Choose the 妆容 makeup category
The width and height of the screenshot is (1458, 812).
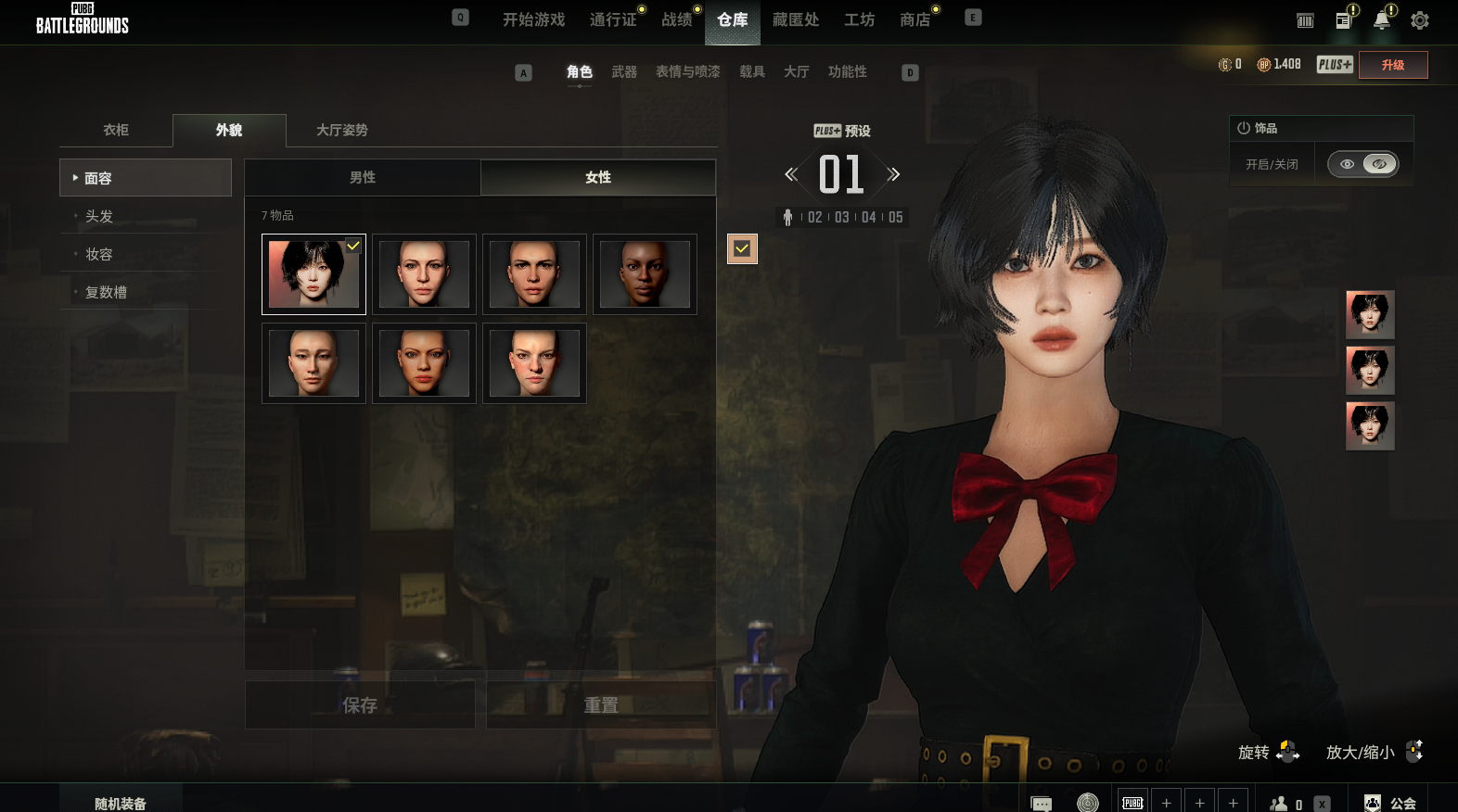99,254
